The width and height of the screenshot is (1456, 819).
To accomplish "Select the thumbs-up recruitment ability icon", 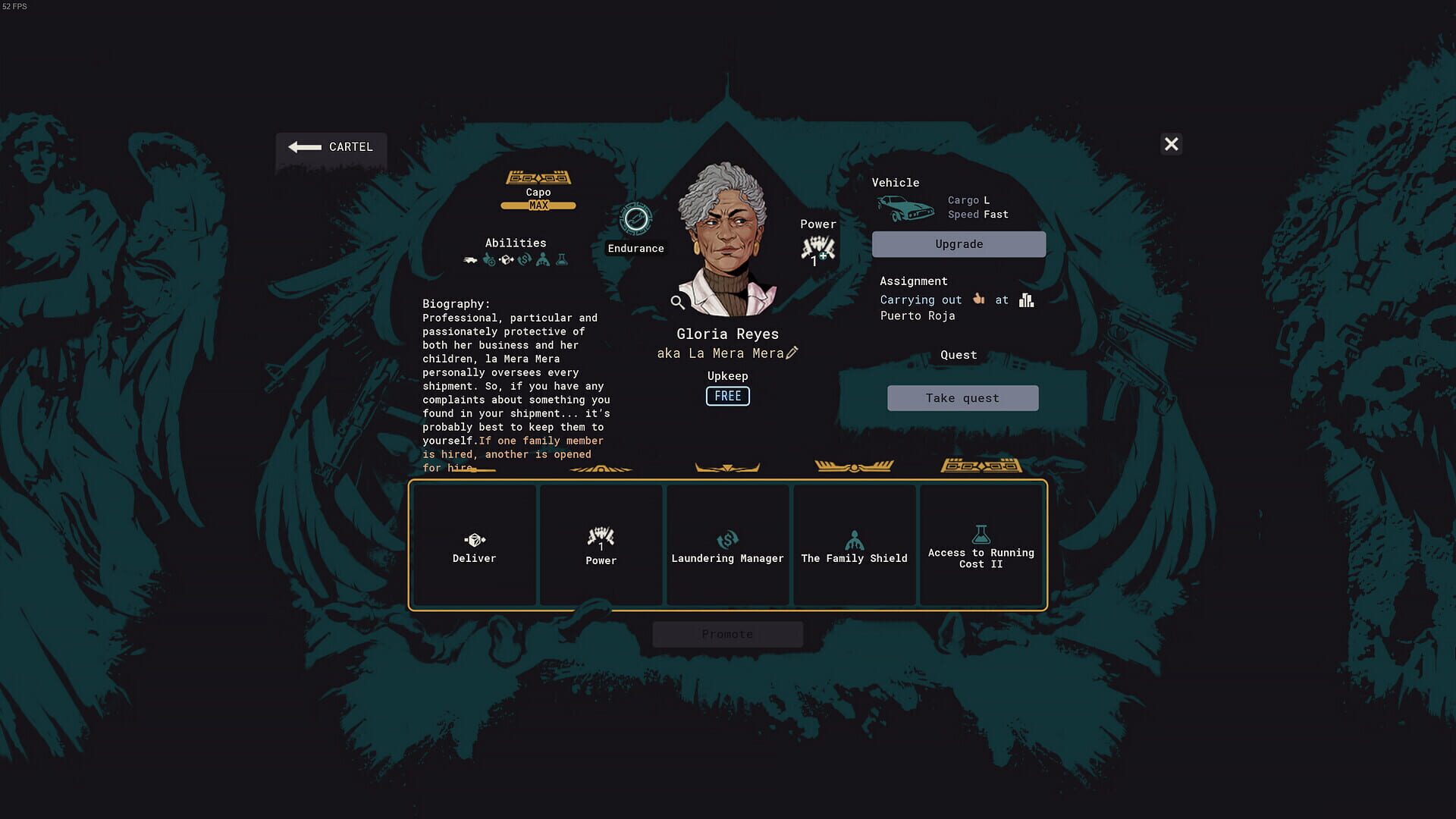I will coord(488,259).
